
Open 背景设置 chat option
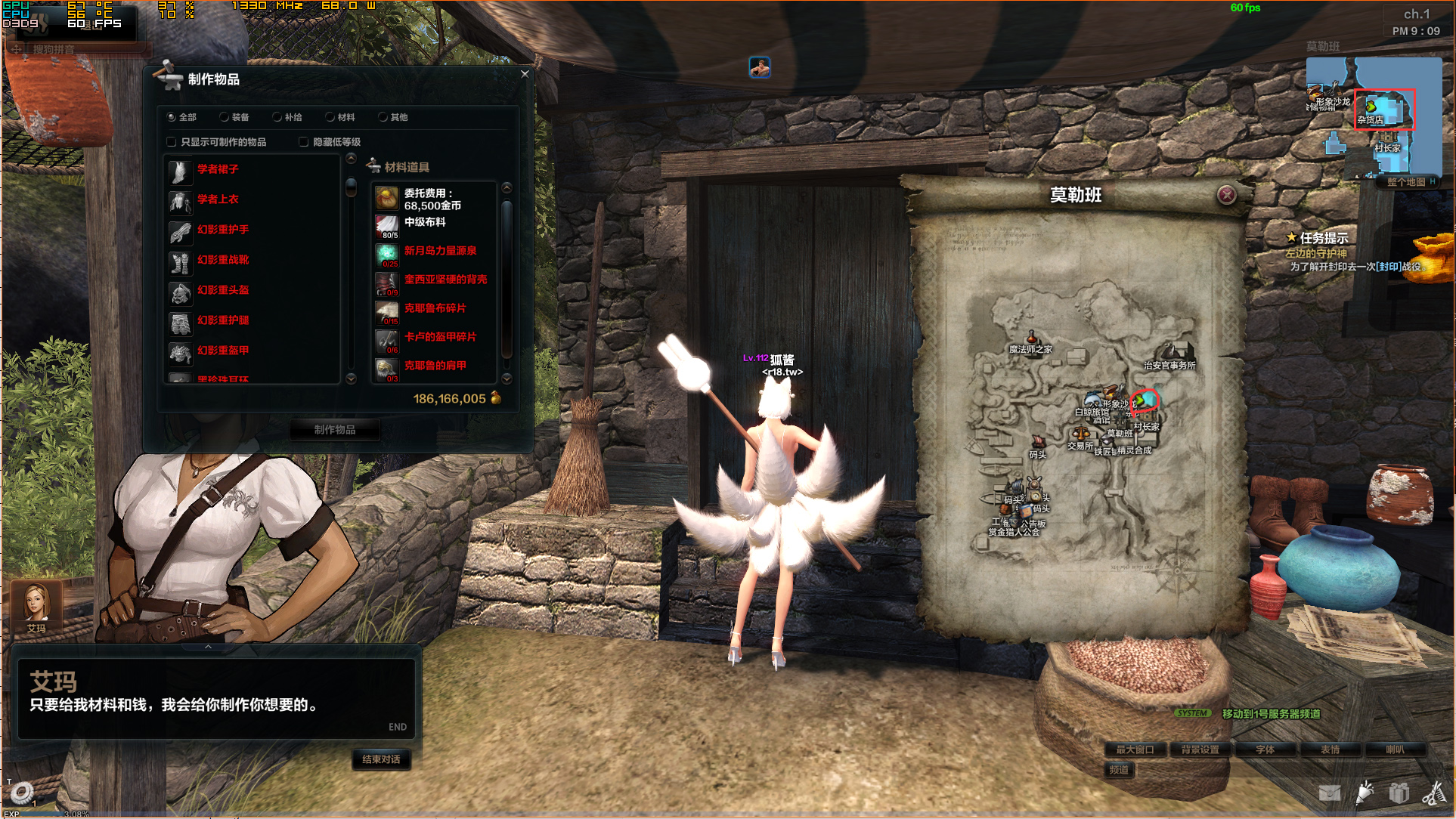click(1200, 749)
